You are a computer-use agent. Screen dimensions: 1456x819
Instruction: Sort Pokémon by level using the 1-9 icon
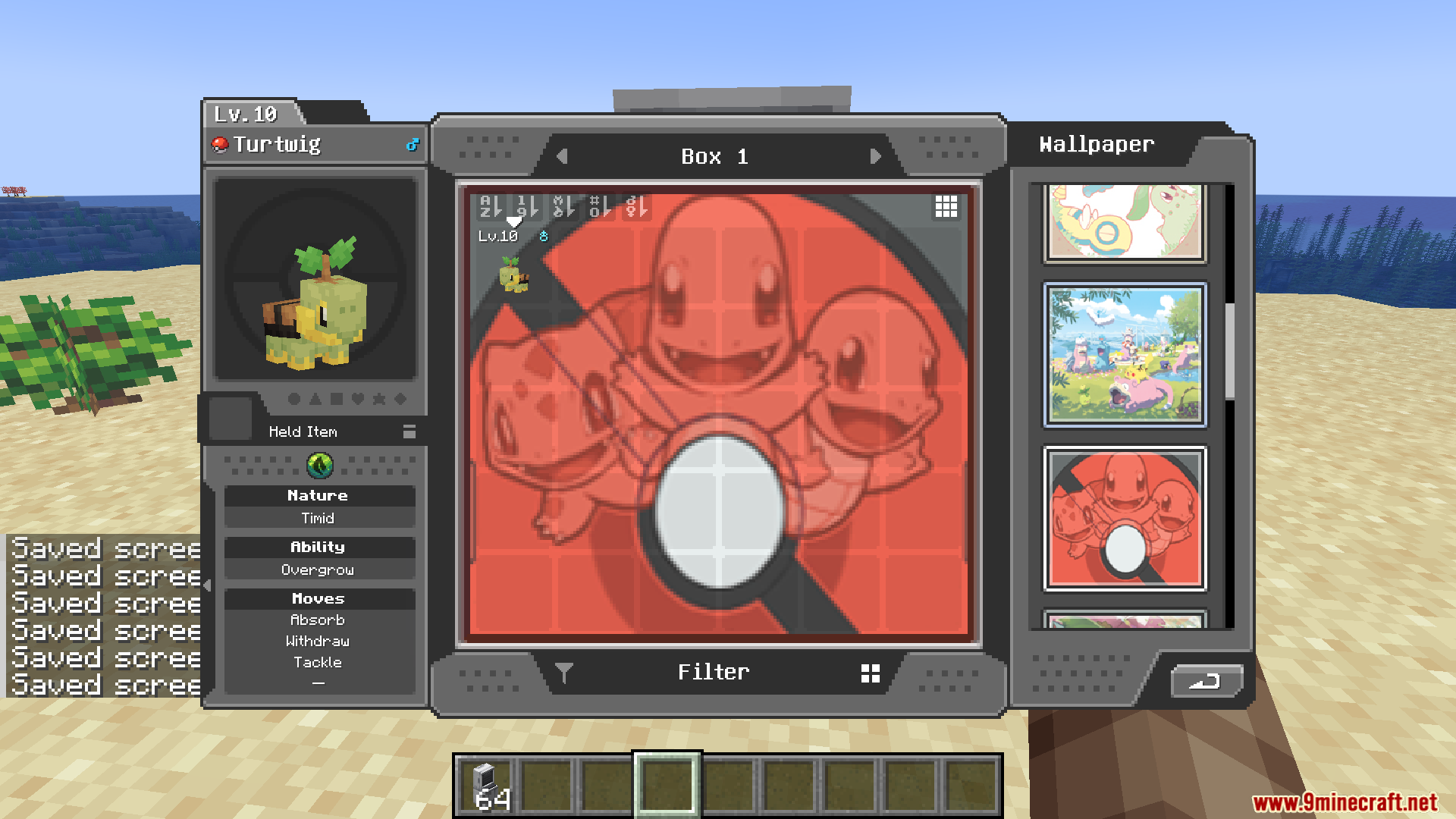click(x=527, y=206)
